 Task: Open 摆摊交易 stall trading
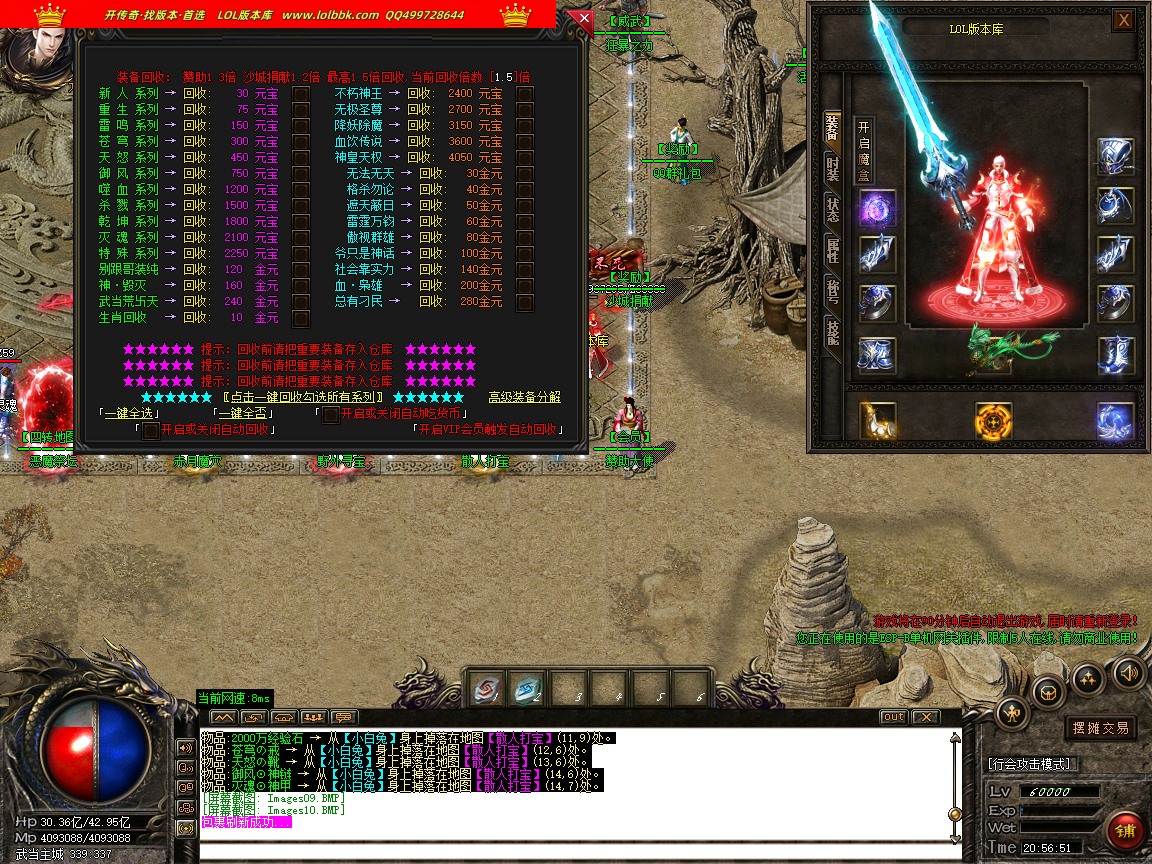click(1100, 728)
